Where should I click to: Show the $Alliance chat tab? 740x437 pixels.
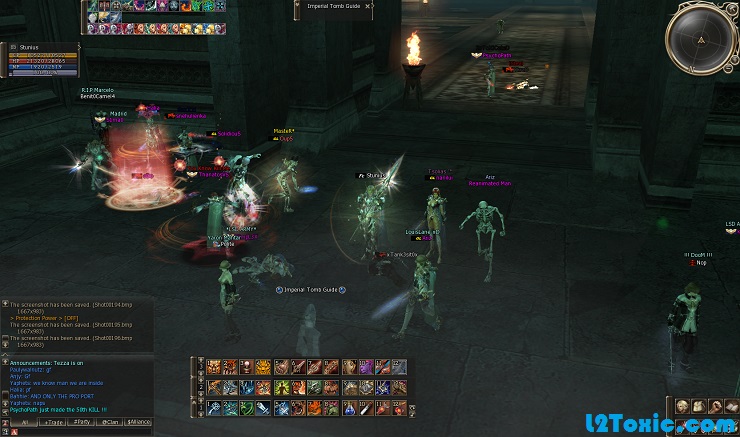(x=139, y=423)
